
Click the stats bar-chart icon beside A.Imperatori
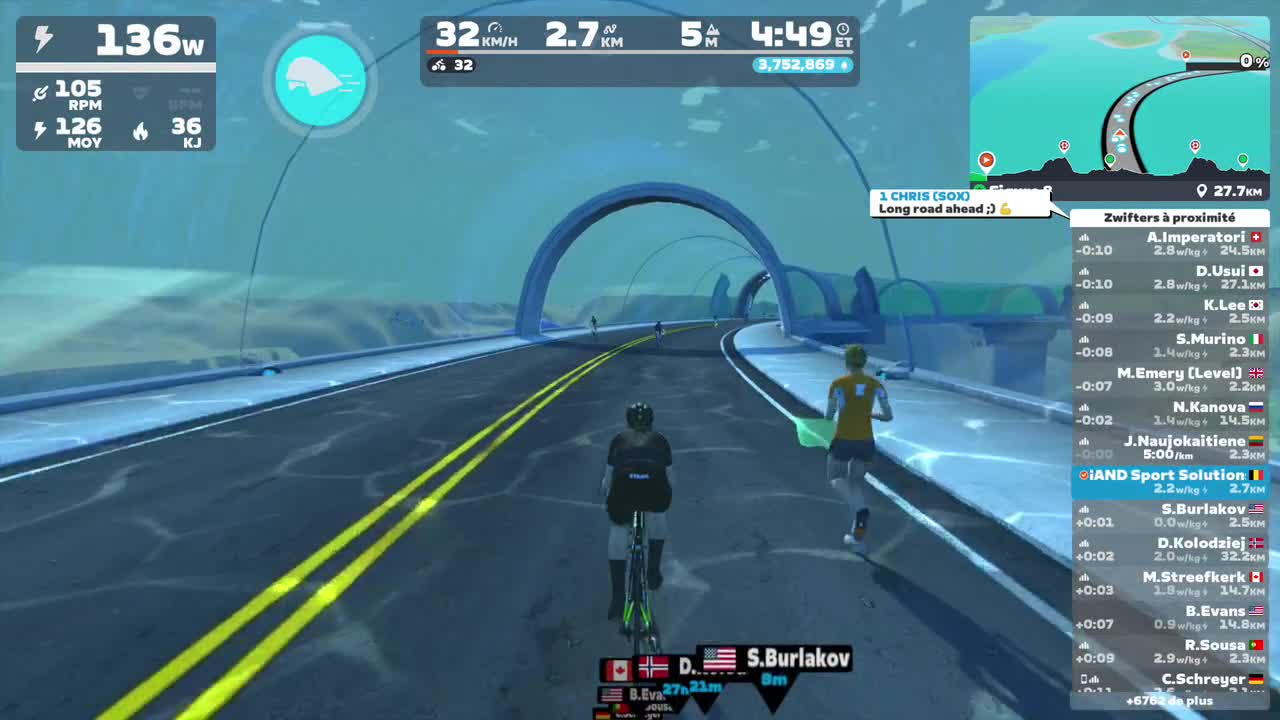(x=1086, y=238)
